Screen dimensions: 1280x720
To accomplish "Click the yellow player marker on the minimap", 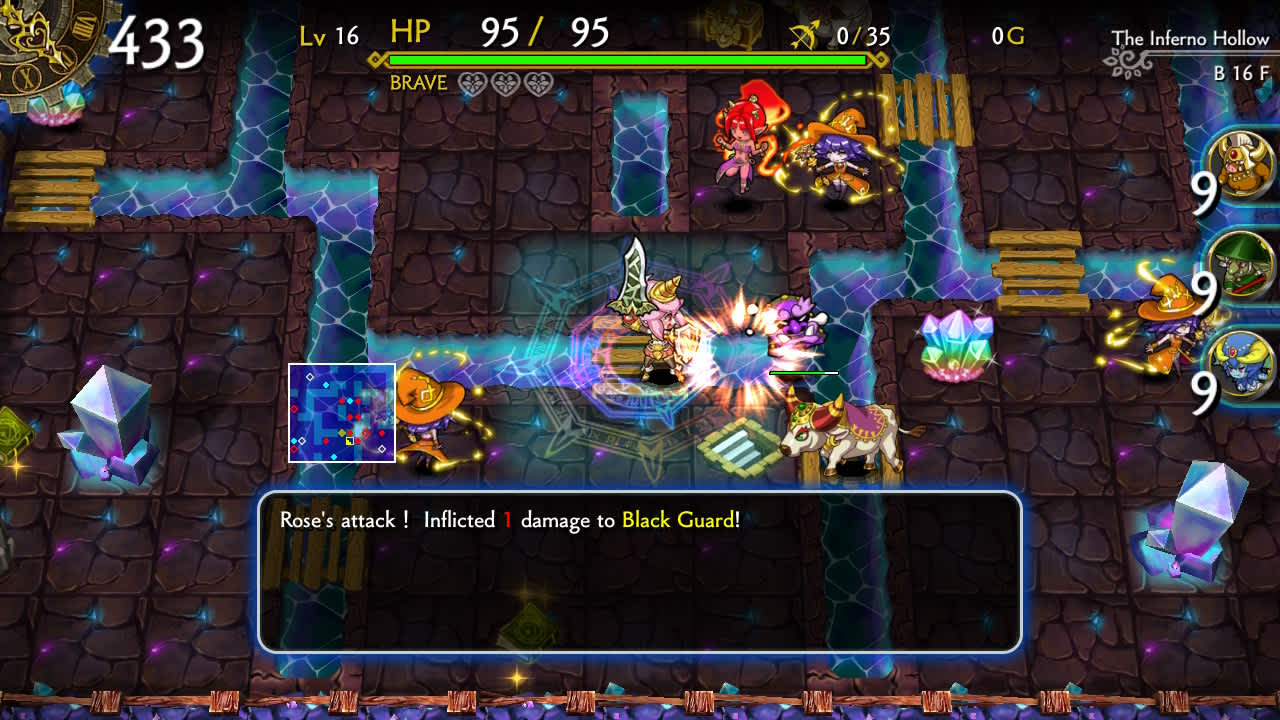I will (350, 441).
